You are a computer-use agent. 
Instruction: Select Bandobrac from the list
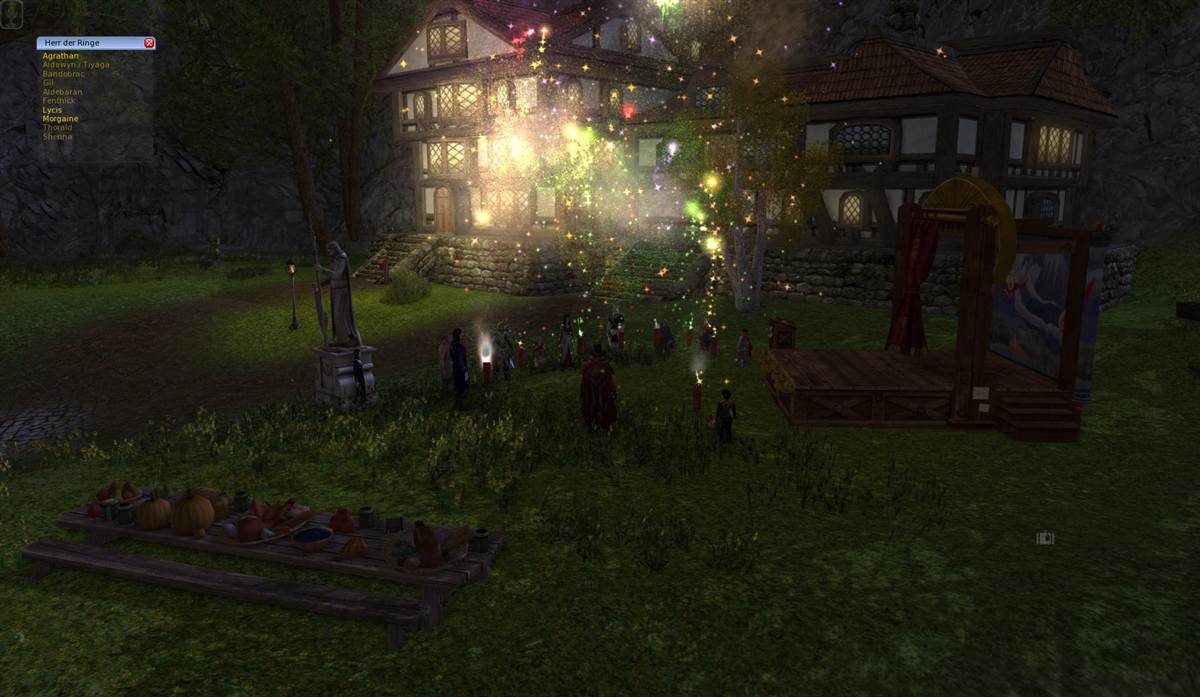(x=62, y=74)
